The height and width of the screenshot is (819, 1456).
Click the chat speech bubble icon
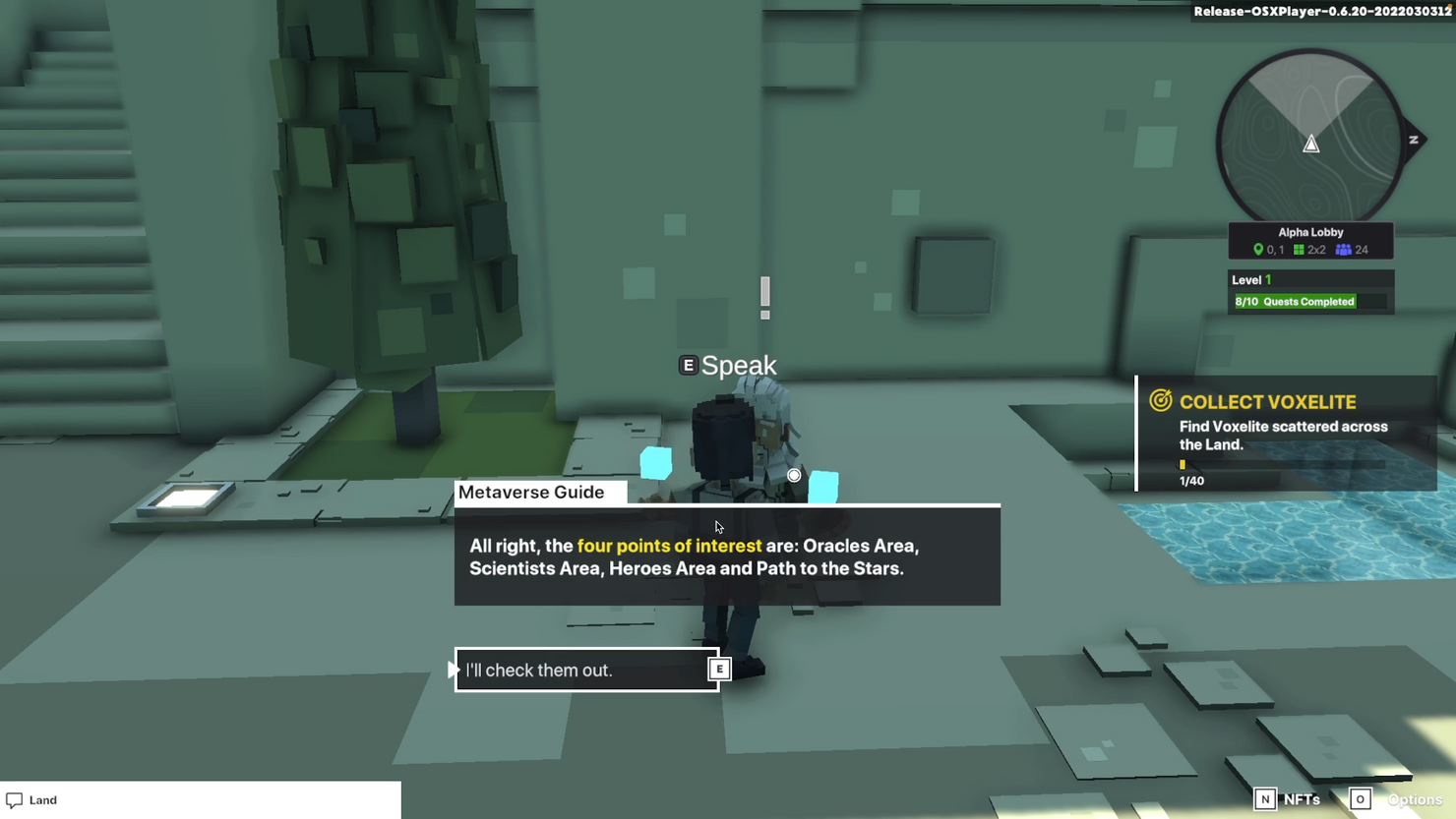(x=14, y=799)
